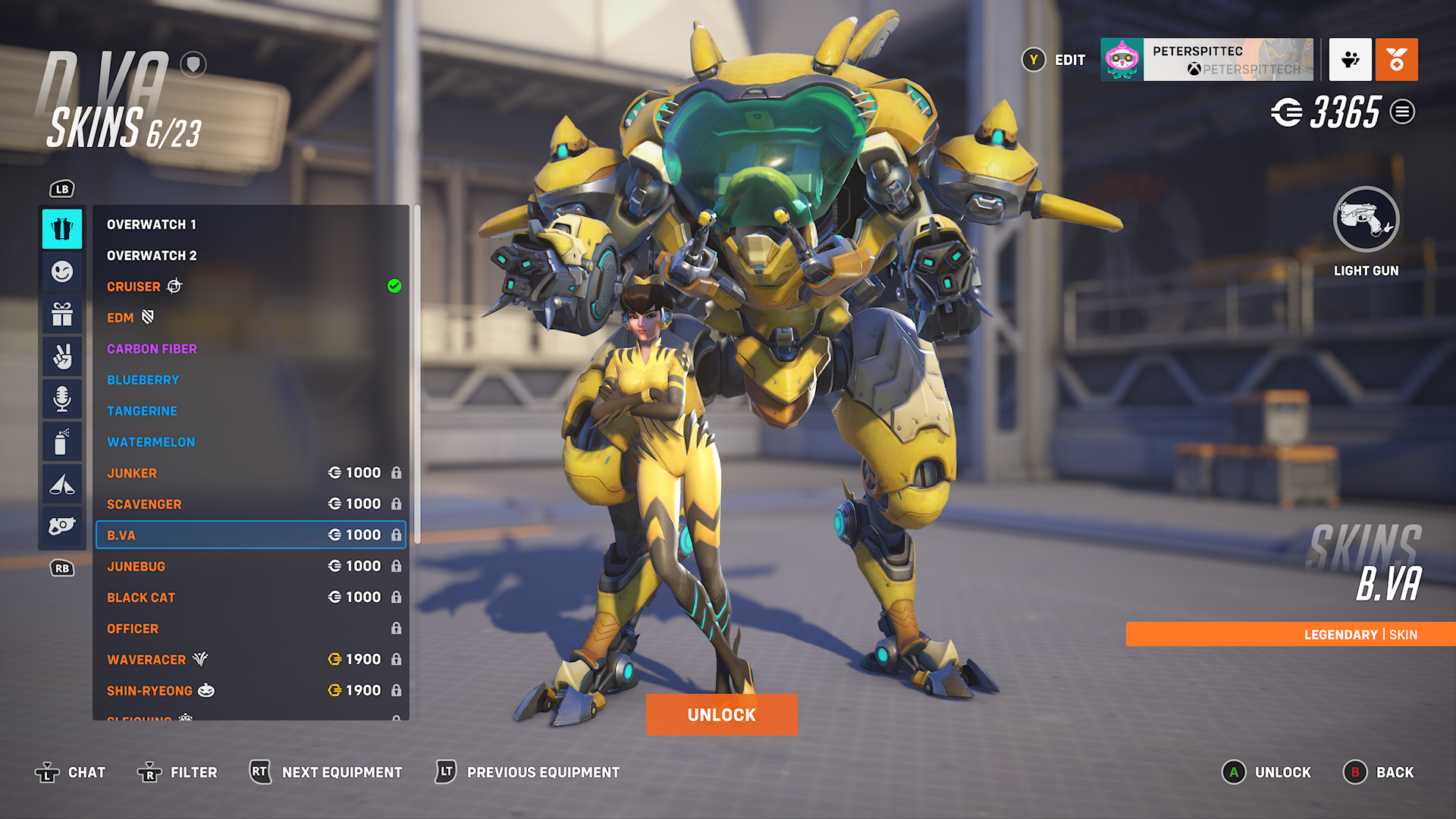The image size is (1456, 819).
Task: Open Weapon Charms (gun icon)
Action: (x=62, y=526)
